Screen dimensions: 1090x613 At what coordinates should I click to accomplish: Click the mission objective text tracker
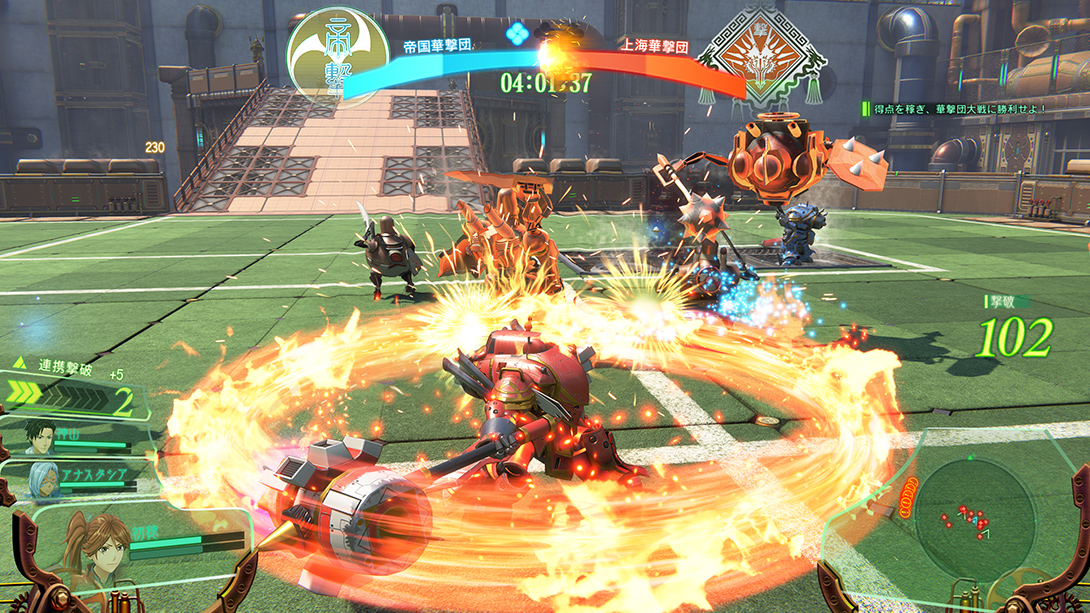(x=965, y=108)
